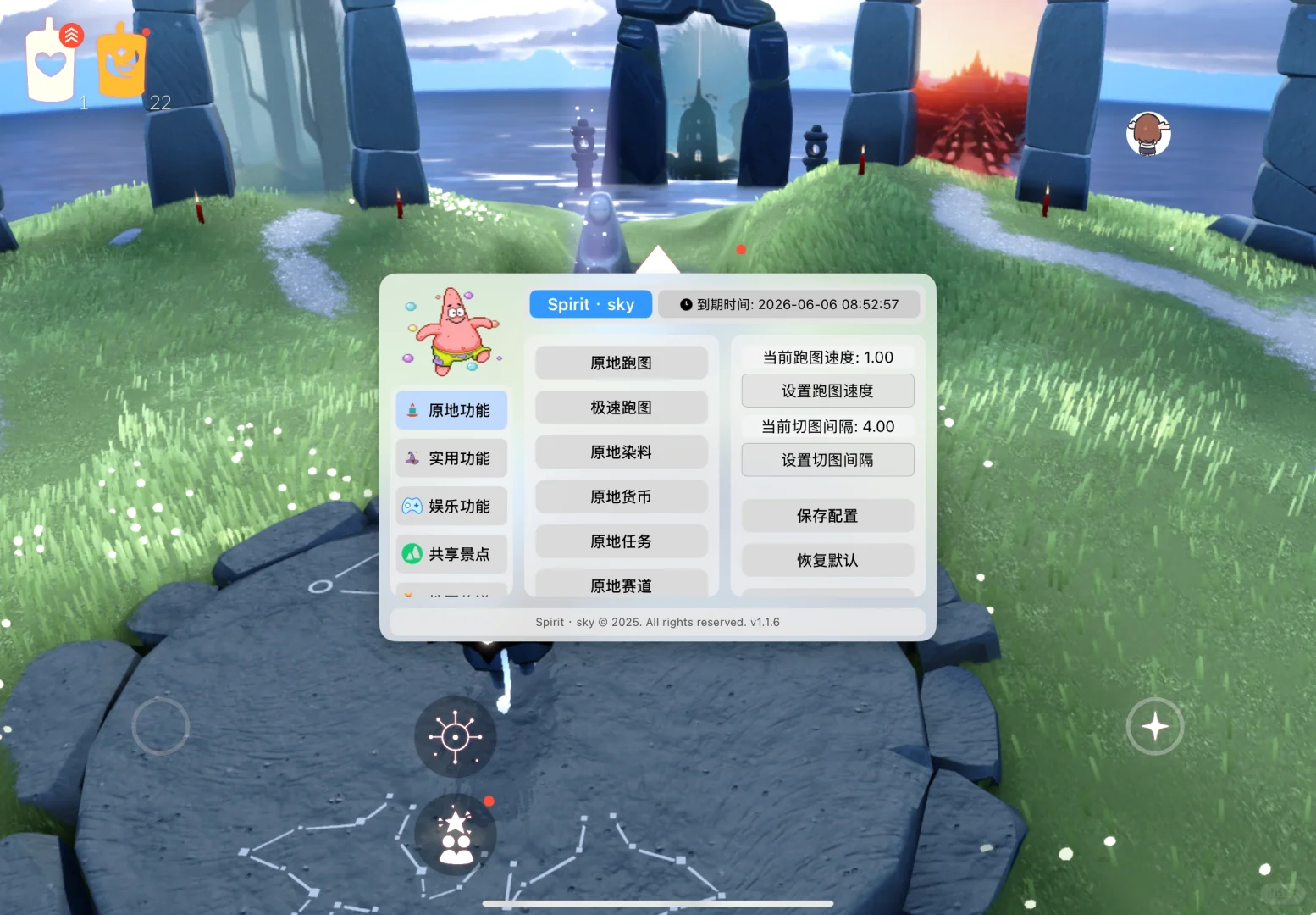Tap the sun-shaped expression wheel button
Screen dimensions: 1316x915
455,736
